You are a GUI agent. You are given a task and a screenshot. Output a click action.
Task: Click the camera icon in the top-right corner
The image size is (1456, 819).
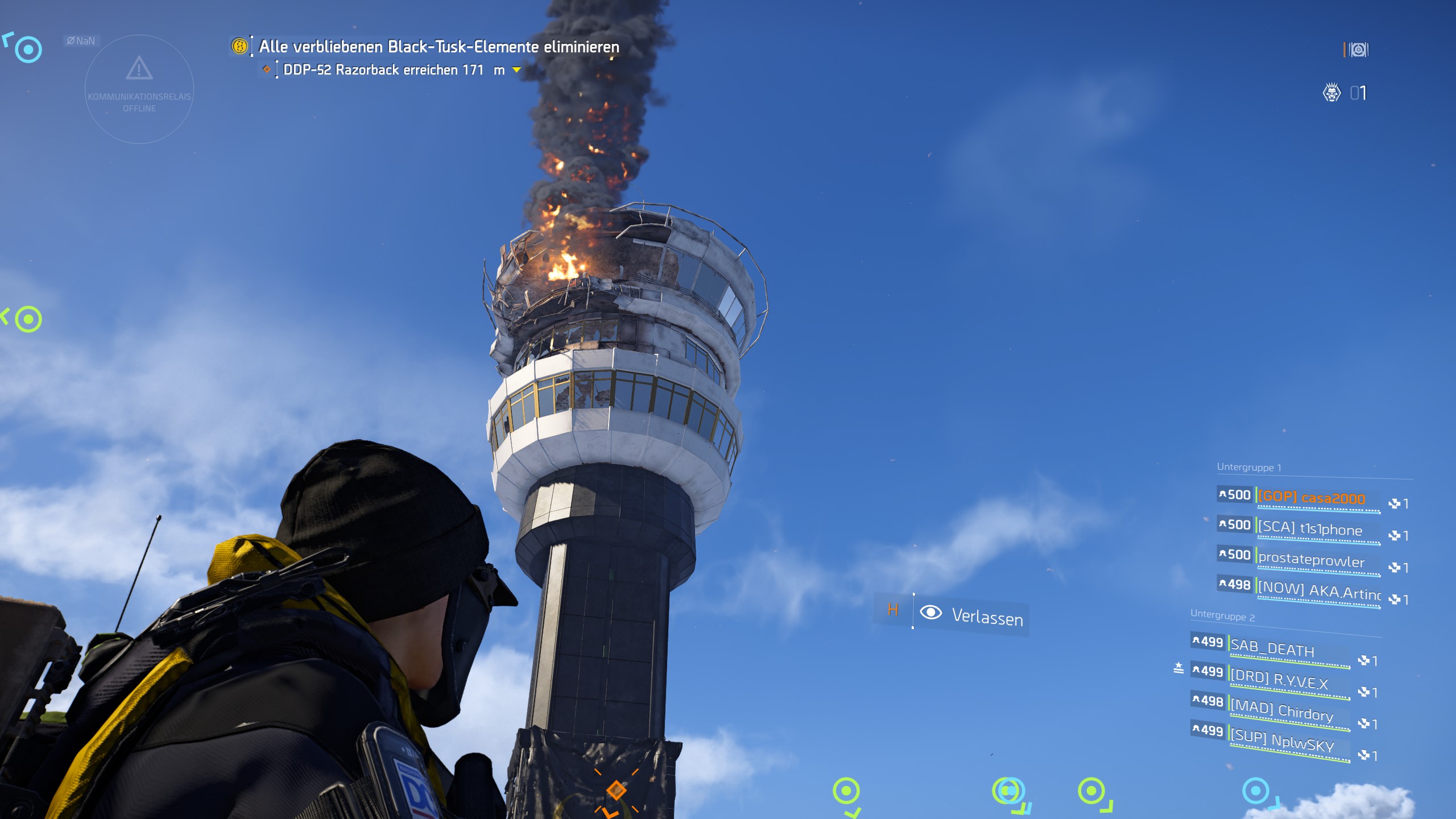pyautogui.click(x=1358, y=50)
